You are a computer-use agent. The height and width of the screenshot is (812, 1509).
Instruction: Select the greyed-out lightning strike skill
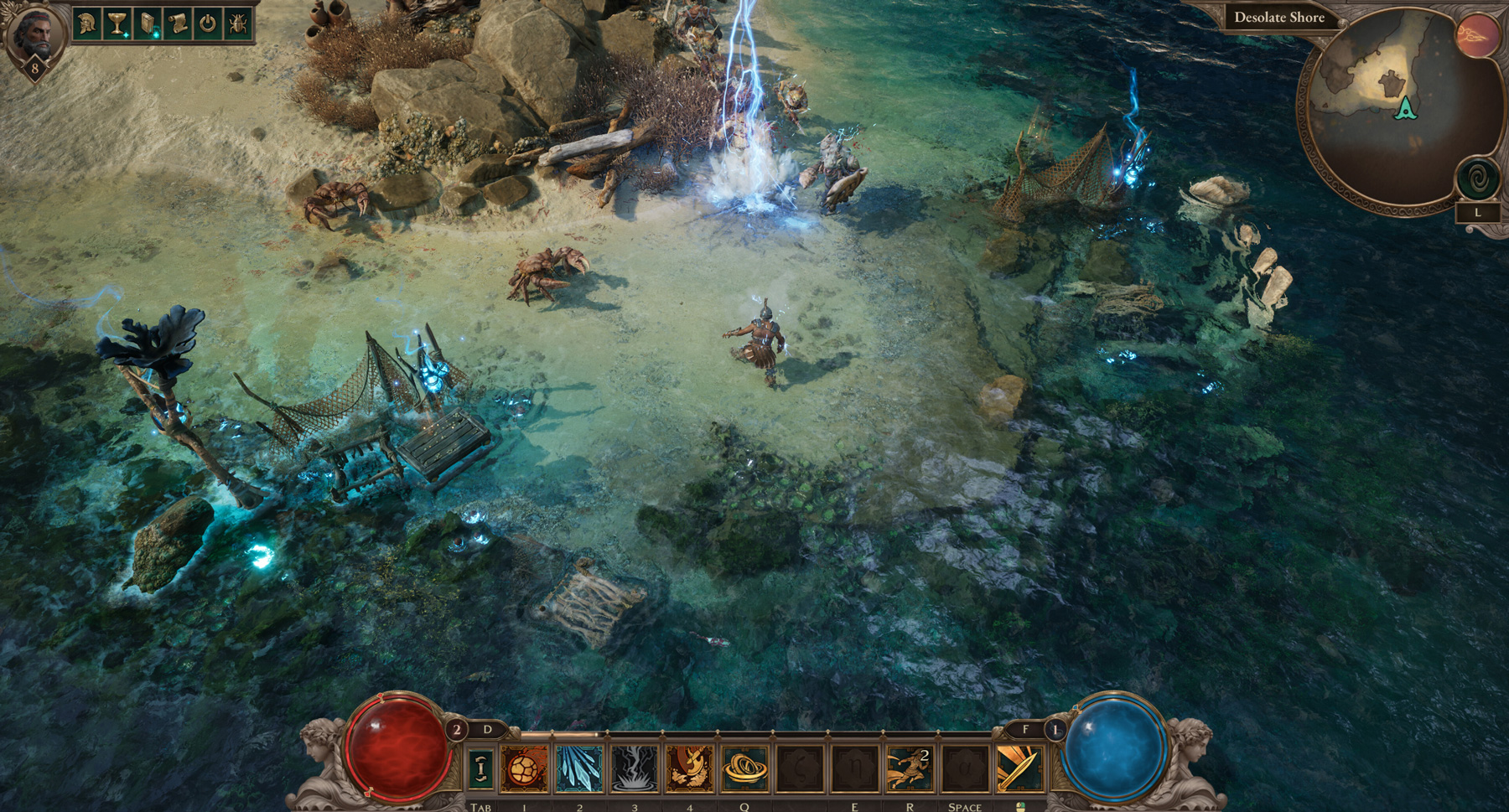(x=635, y=768)
